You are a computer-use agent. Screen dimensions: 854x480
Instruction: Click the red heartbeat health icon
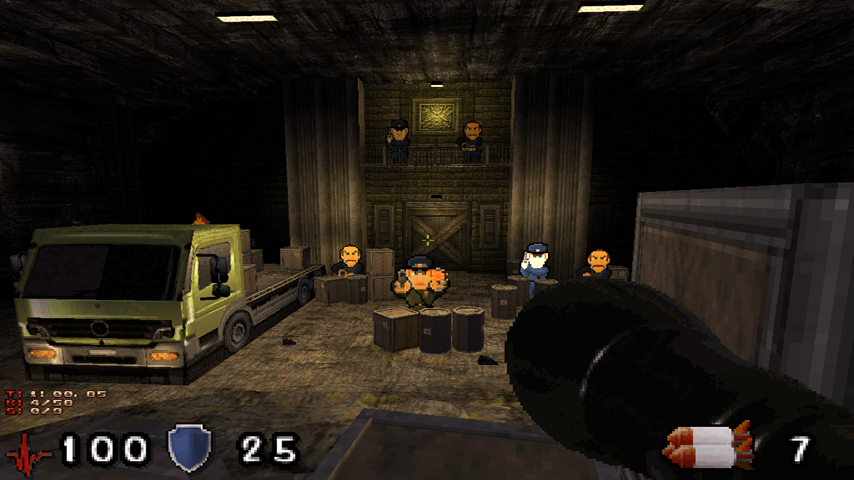pos(28,452)
